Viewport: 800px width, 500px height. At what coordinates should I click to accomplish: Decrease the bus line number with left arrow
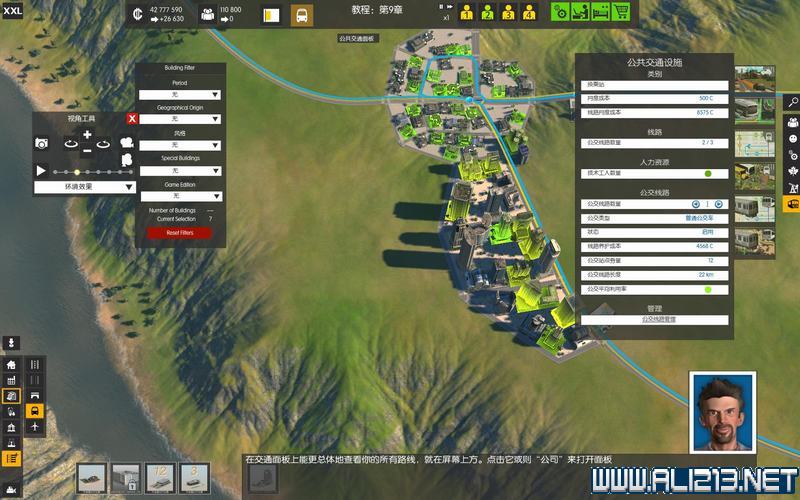696,204
